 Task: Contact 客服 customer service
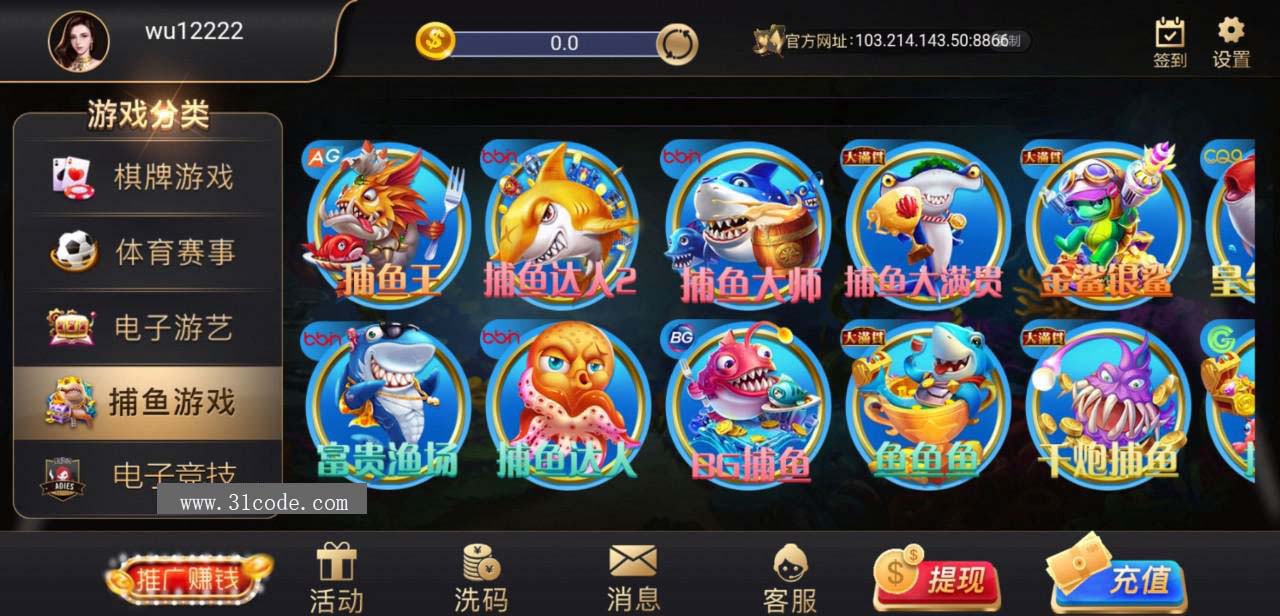(x=790, y=579)
